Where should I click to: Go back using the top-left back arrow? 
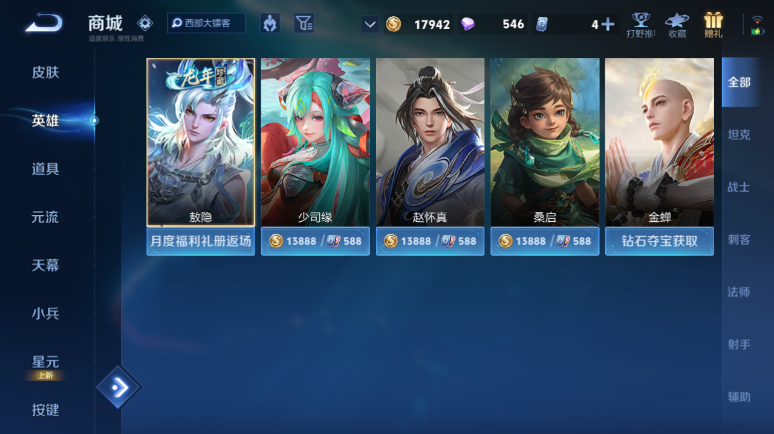pyautogui.click(x=42, y=23)
